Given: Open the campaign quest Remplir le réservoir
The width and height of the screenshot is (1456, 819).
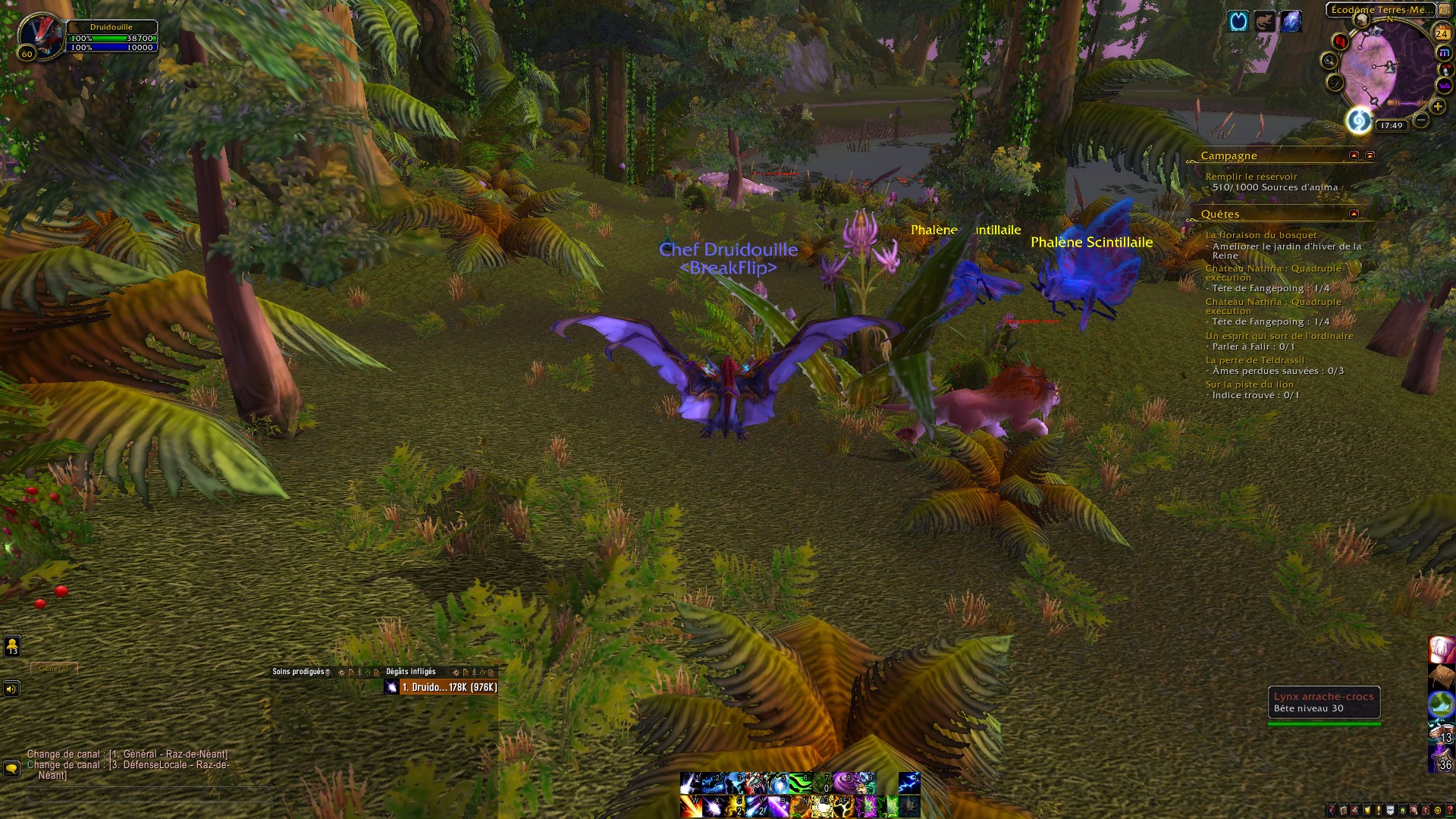Looking at the screenshot, I should [1251, 175].
